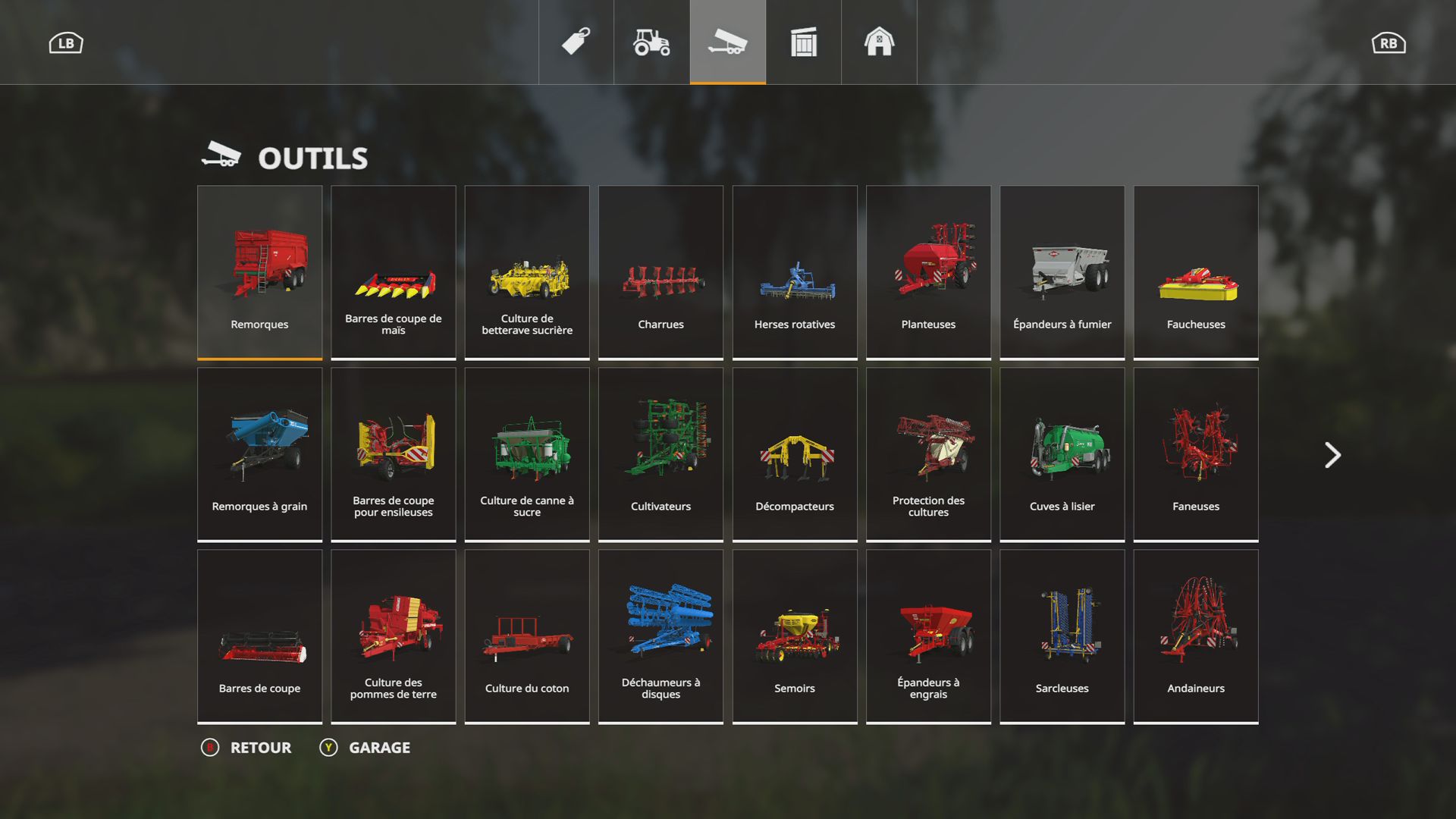Open the price tag shop category icon
The width and height of the screenshot is (1456, 819).
[x=575, y=43]
